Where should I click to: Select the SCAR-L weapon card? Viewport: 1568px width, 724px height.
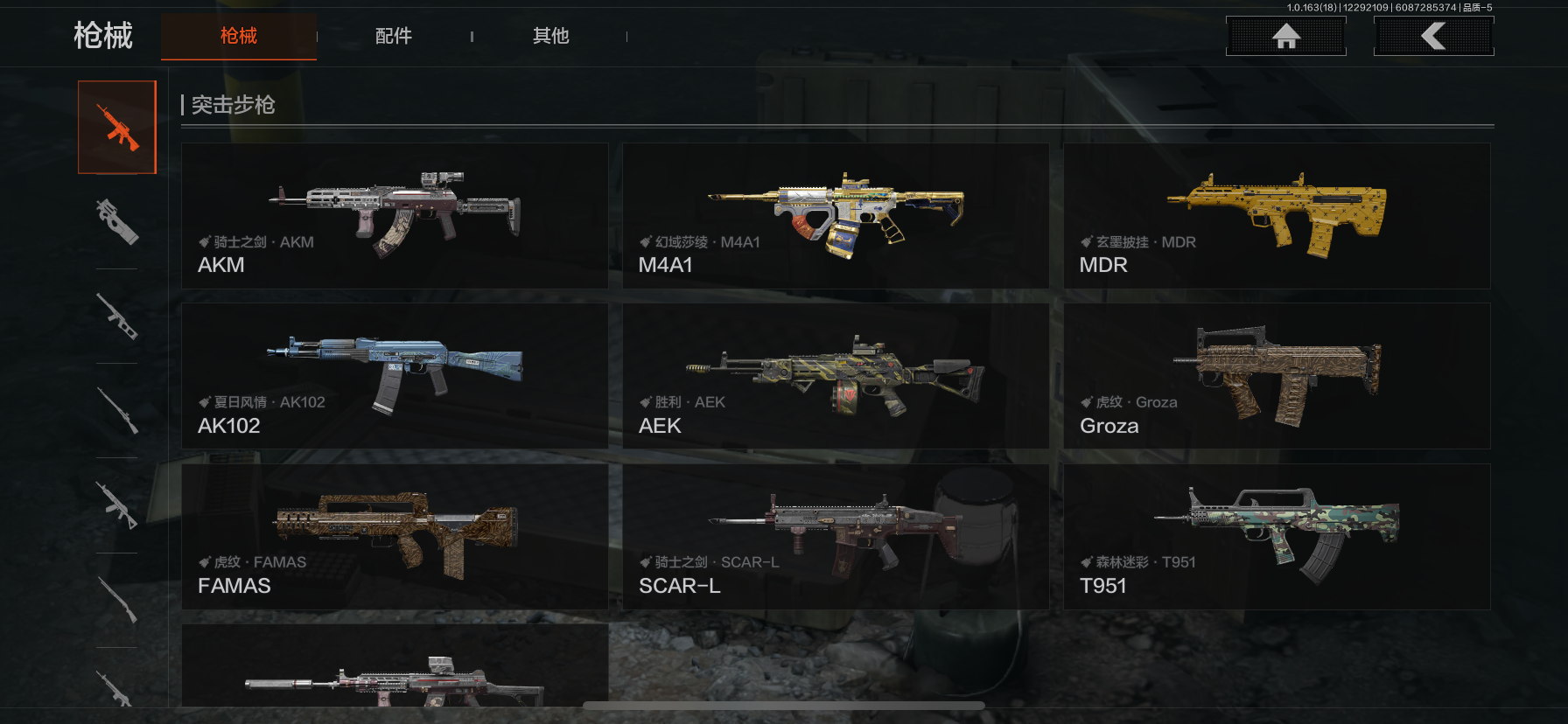click(836, 536)
